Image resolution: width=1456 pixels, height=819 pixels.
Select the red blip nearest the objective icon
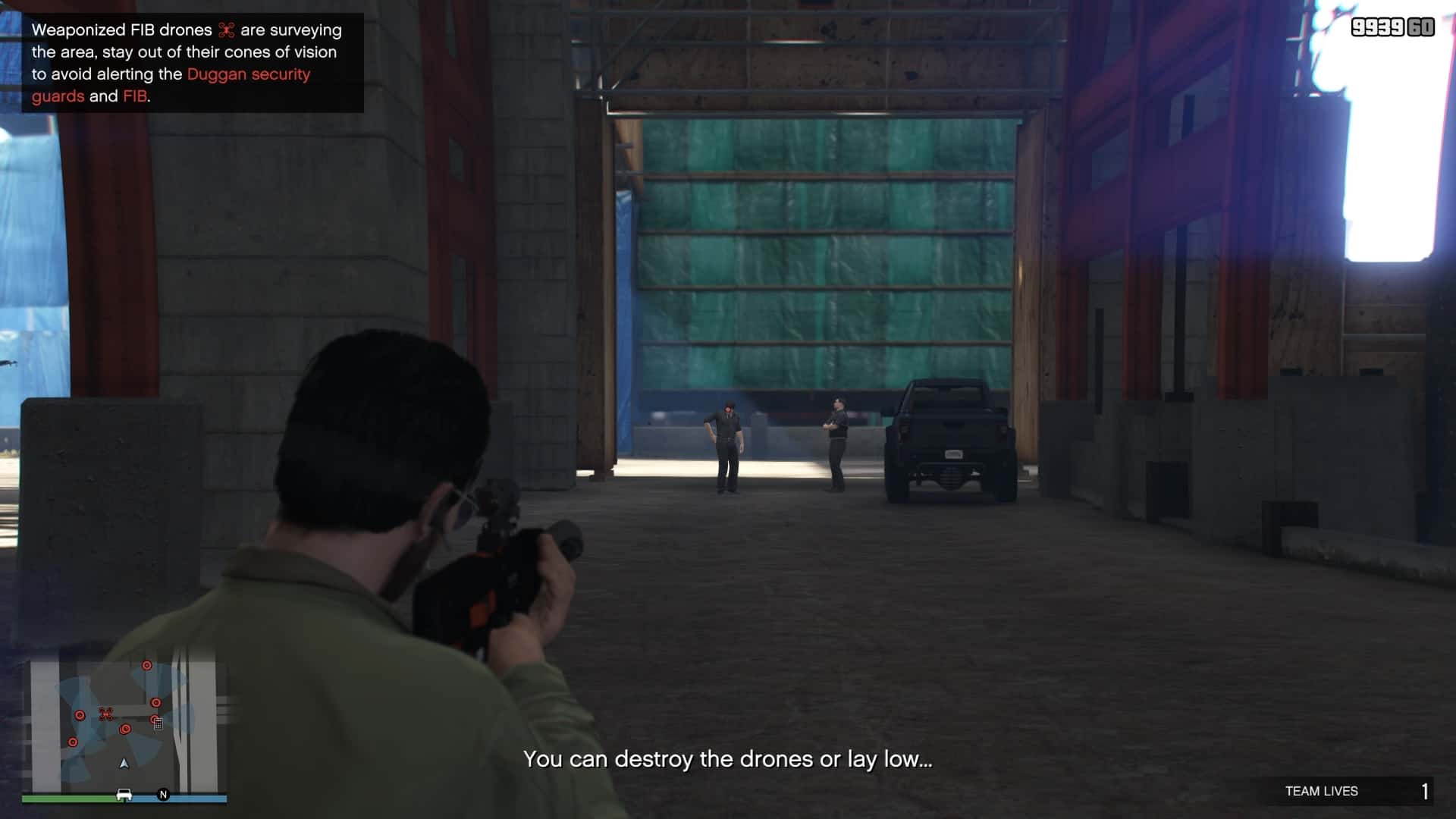click(x=155, y=719)
